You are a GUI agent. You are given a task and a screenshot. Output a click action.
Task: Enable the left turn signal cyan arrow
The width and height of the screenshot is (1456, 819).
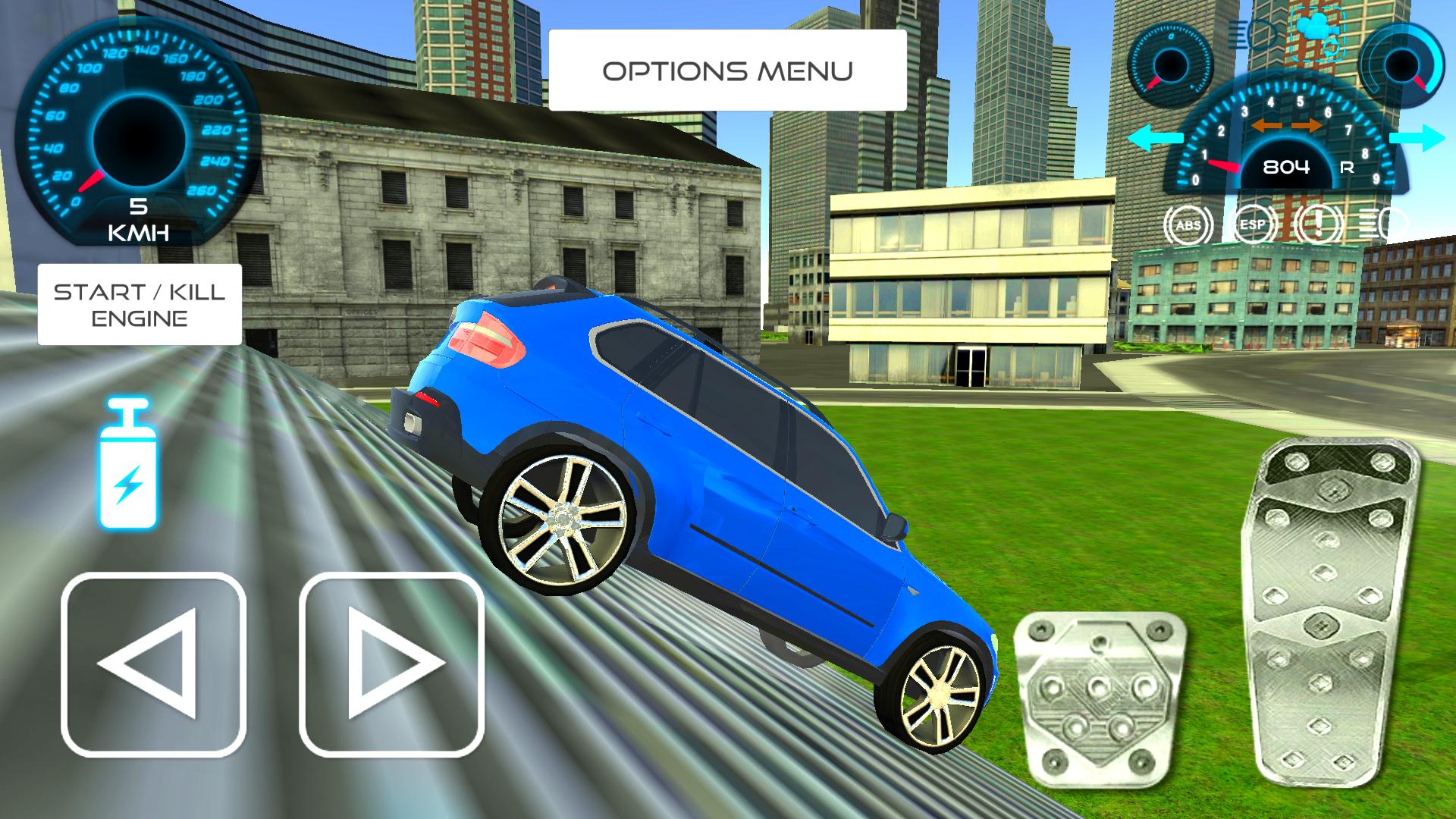(1153, 139)
